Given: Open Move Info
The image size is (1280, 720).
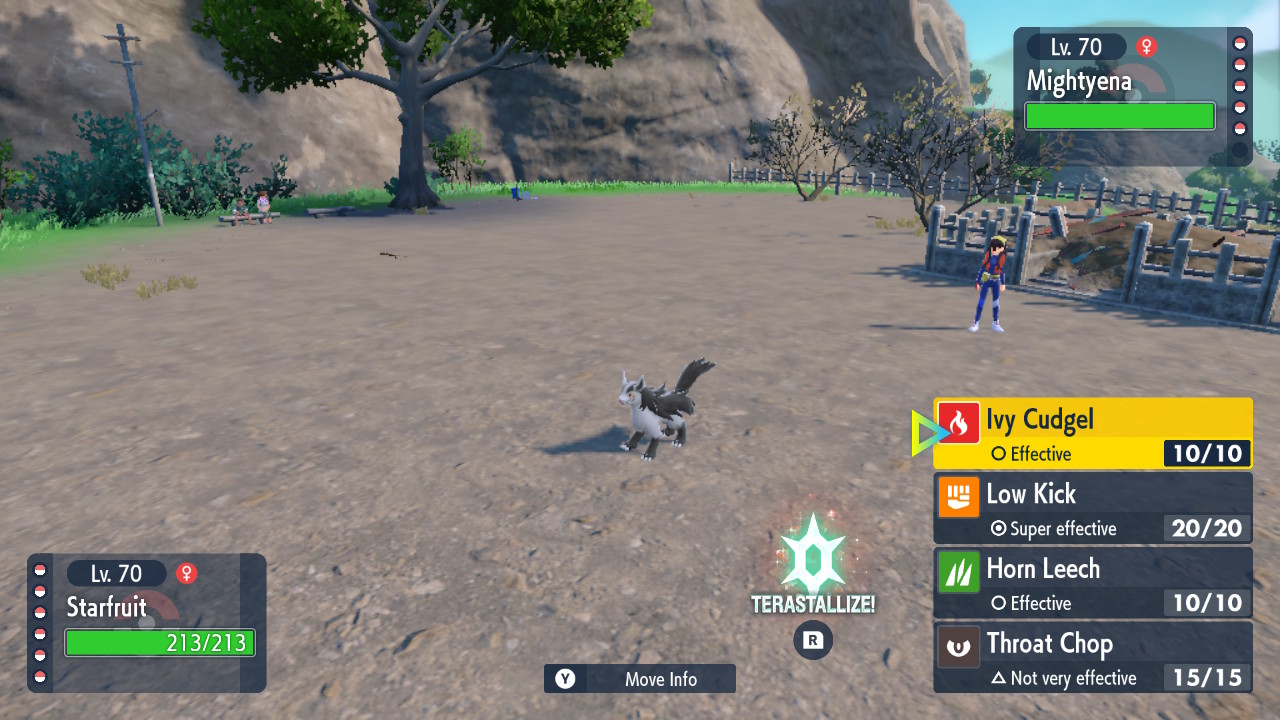Looking at the screenshot, I should coord(640,679).
